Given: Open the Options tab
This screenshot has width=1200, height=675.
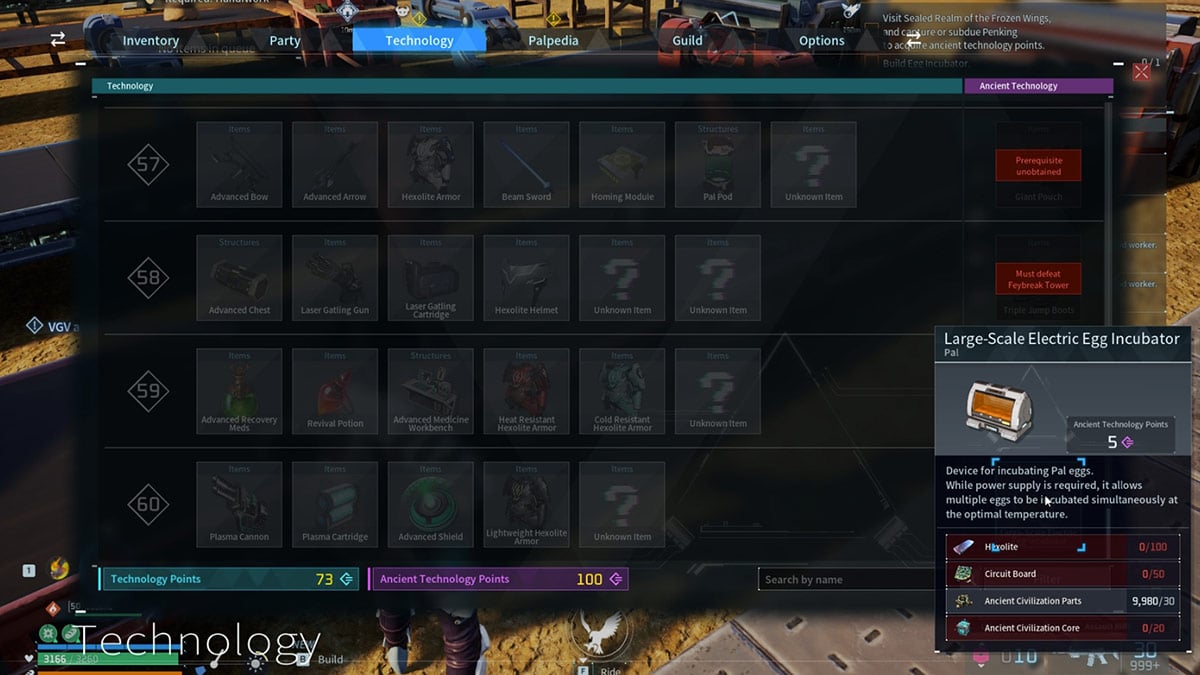Looking at the screenshot, I should (821, 41).
